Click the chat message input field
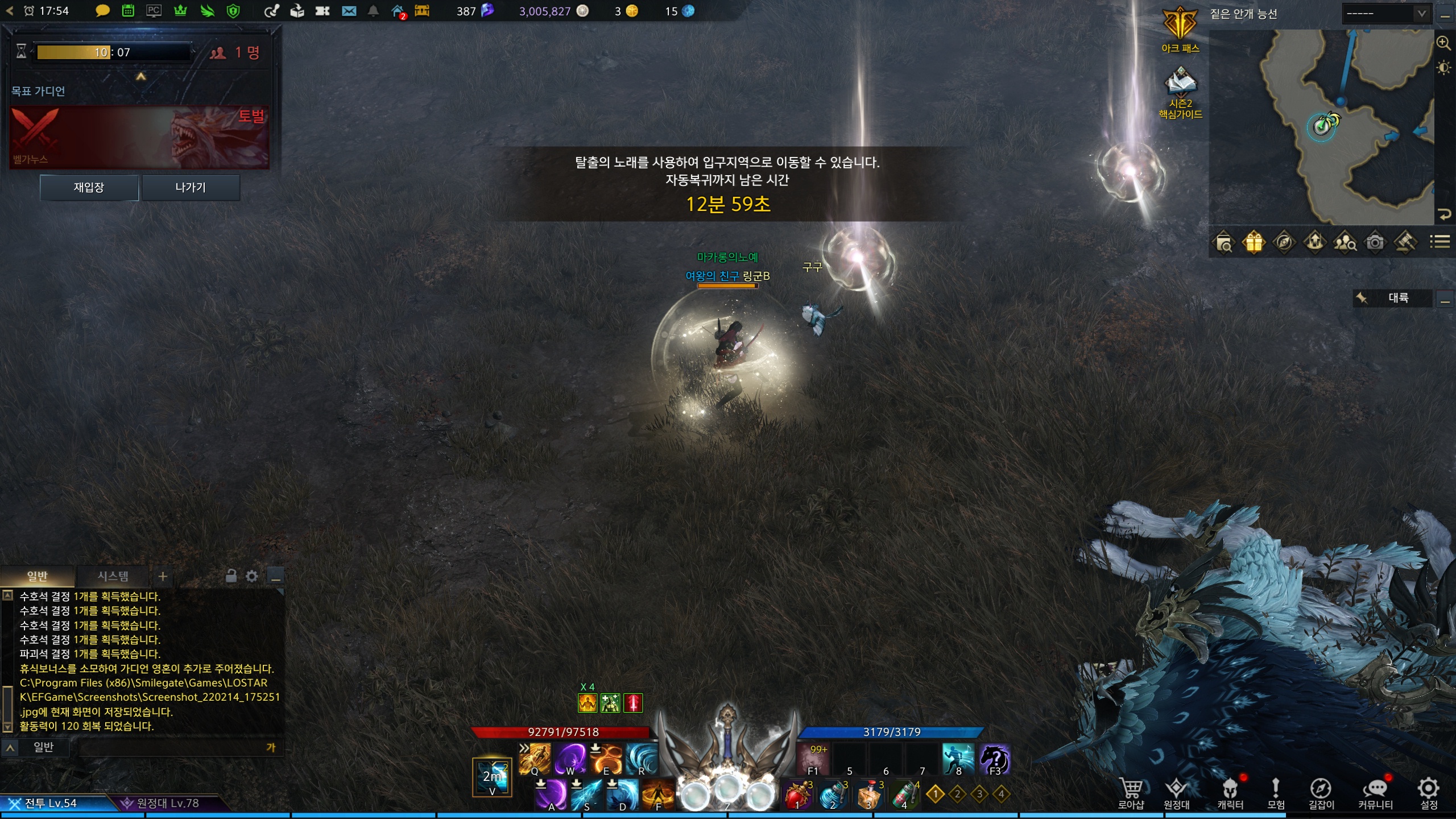1456x819 pixels. coord(171,747)
